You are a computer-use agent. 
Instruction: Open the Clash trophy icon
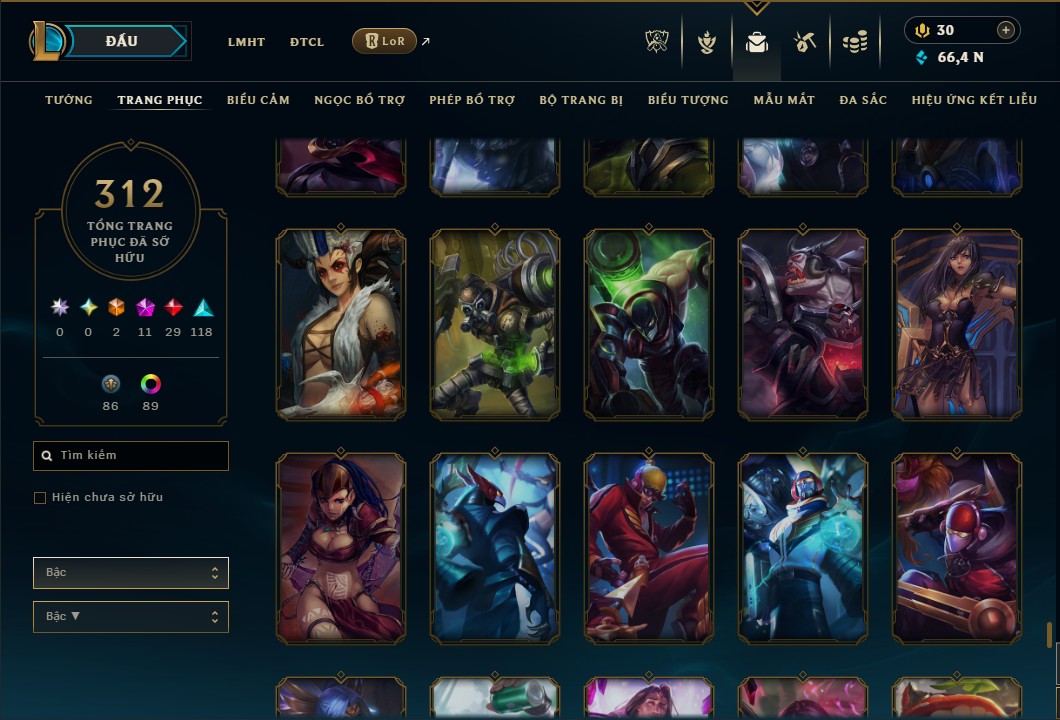(657, 42)
